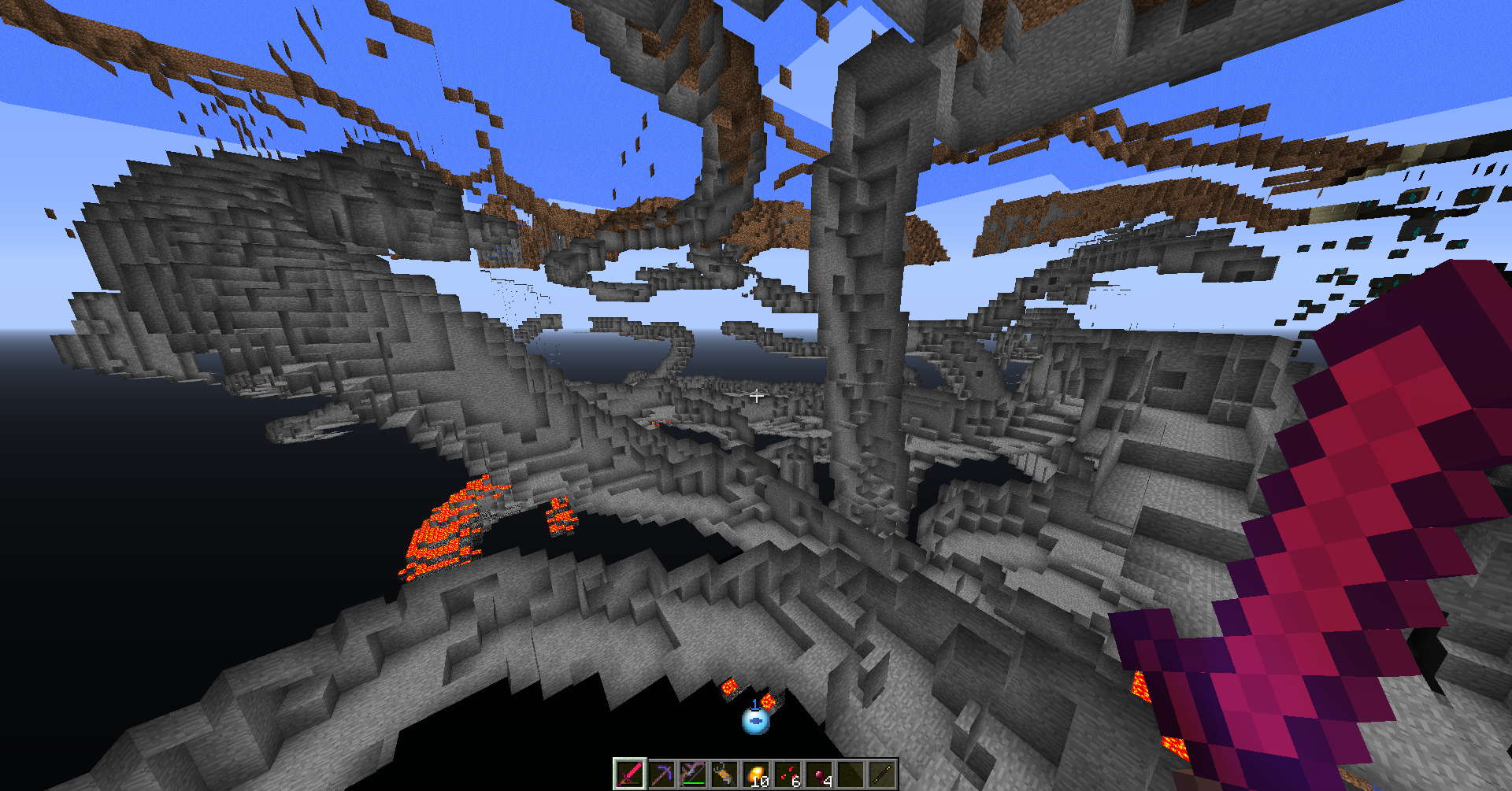
Task: Choose the orange mechanical tool slot
Action: [724, 774]
